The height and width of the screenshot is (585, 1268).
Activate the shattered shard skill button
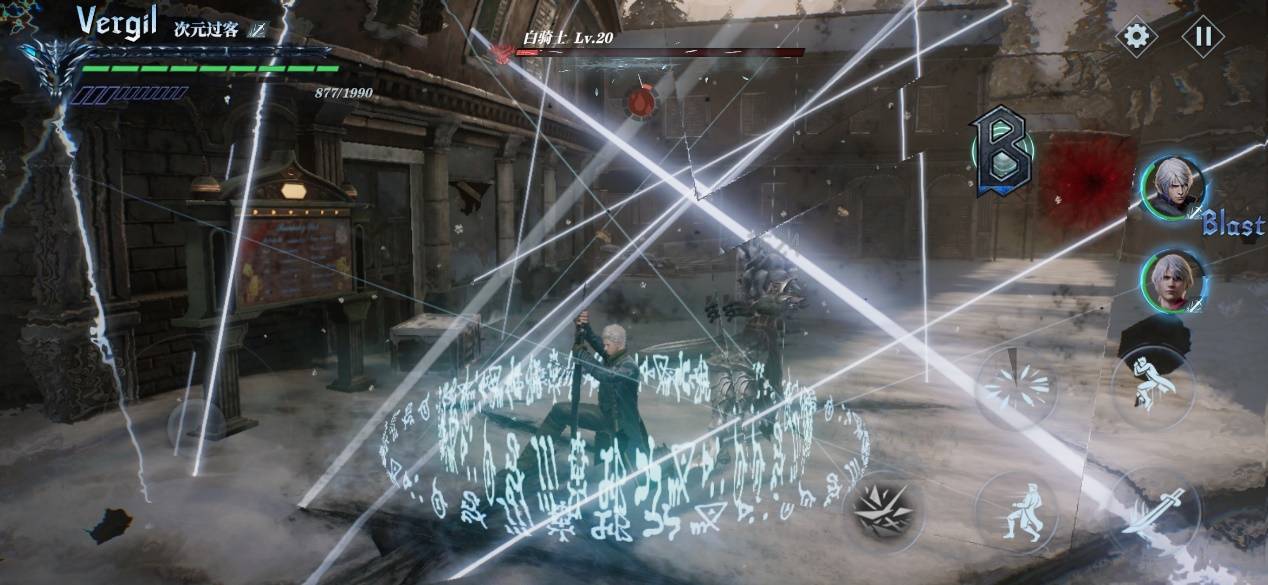point(883,512)
